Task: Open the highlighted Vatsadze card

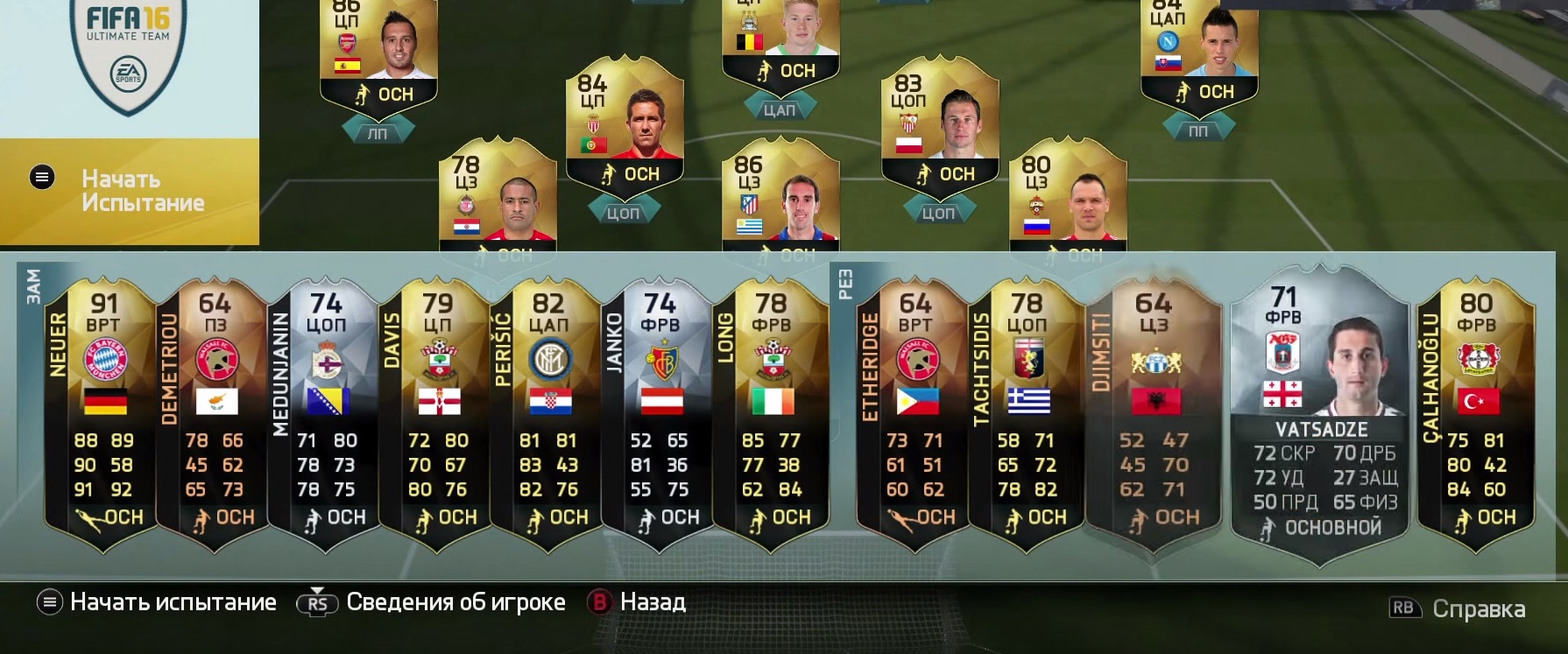Action: point(1320,411)
